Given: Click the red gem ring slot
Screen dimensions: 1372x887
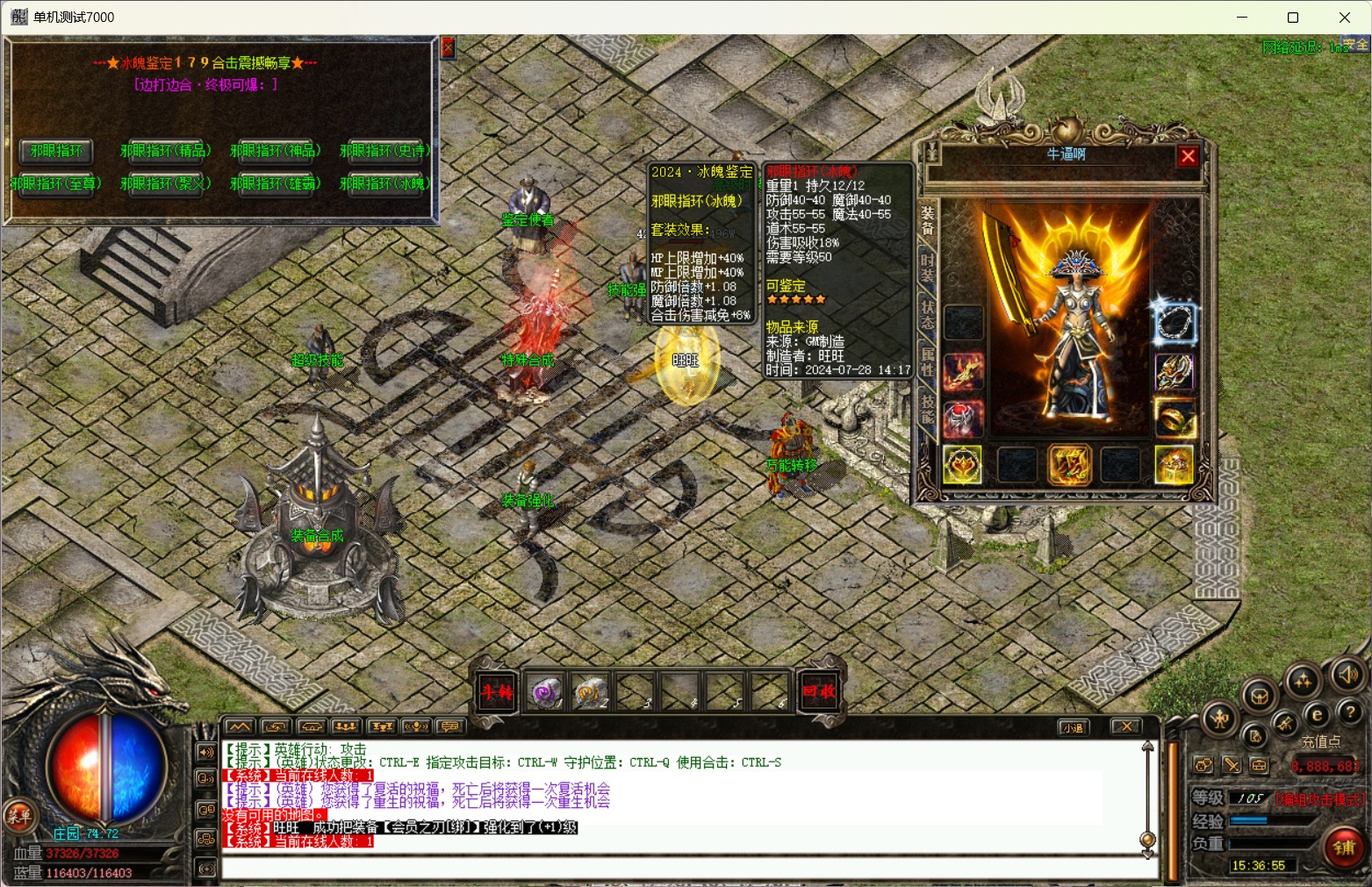Looking at the screenshot, I should click(x=963, y=418).
